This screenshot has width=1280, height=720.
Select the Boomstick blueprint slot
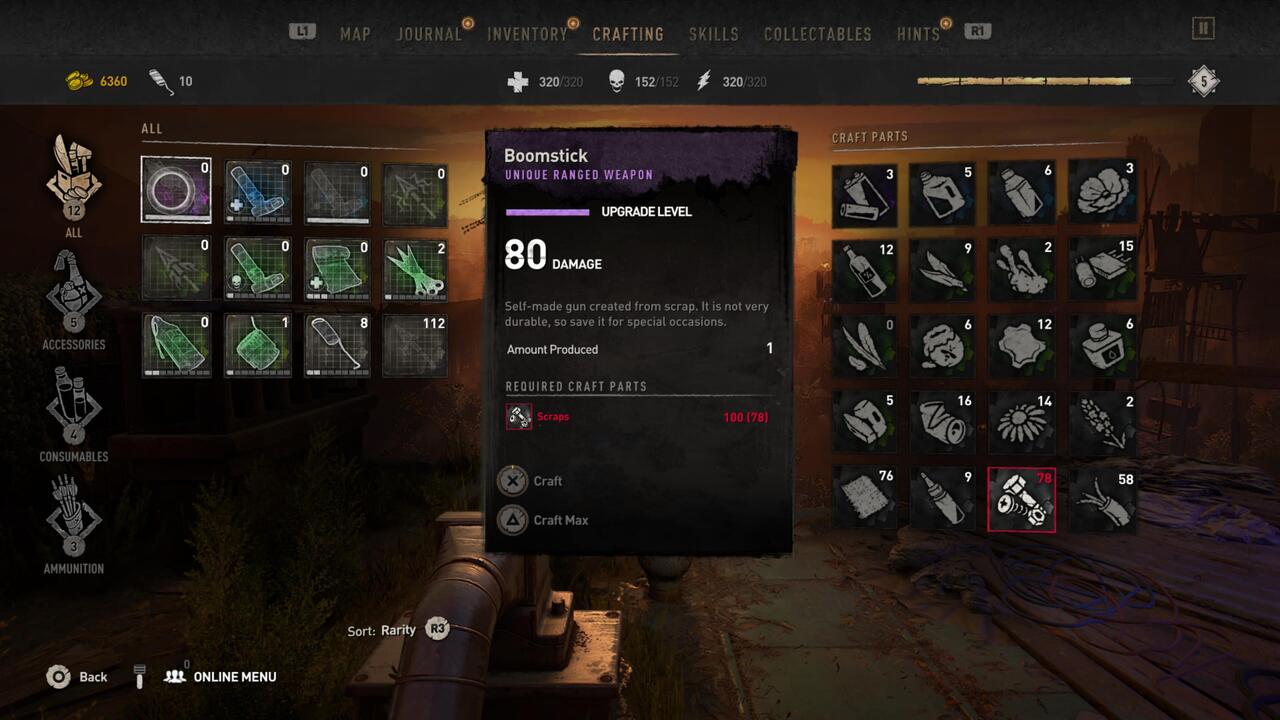click(x=176, y=190)
